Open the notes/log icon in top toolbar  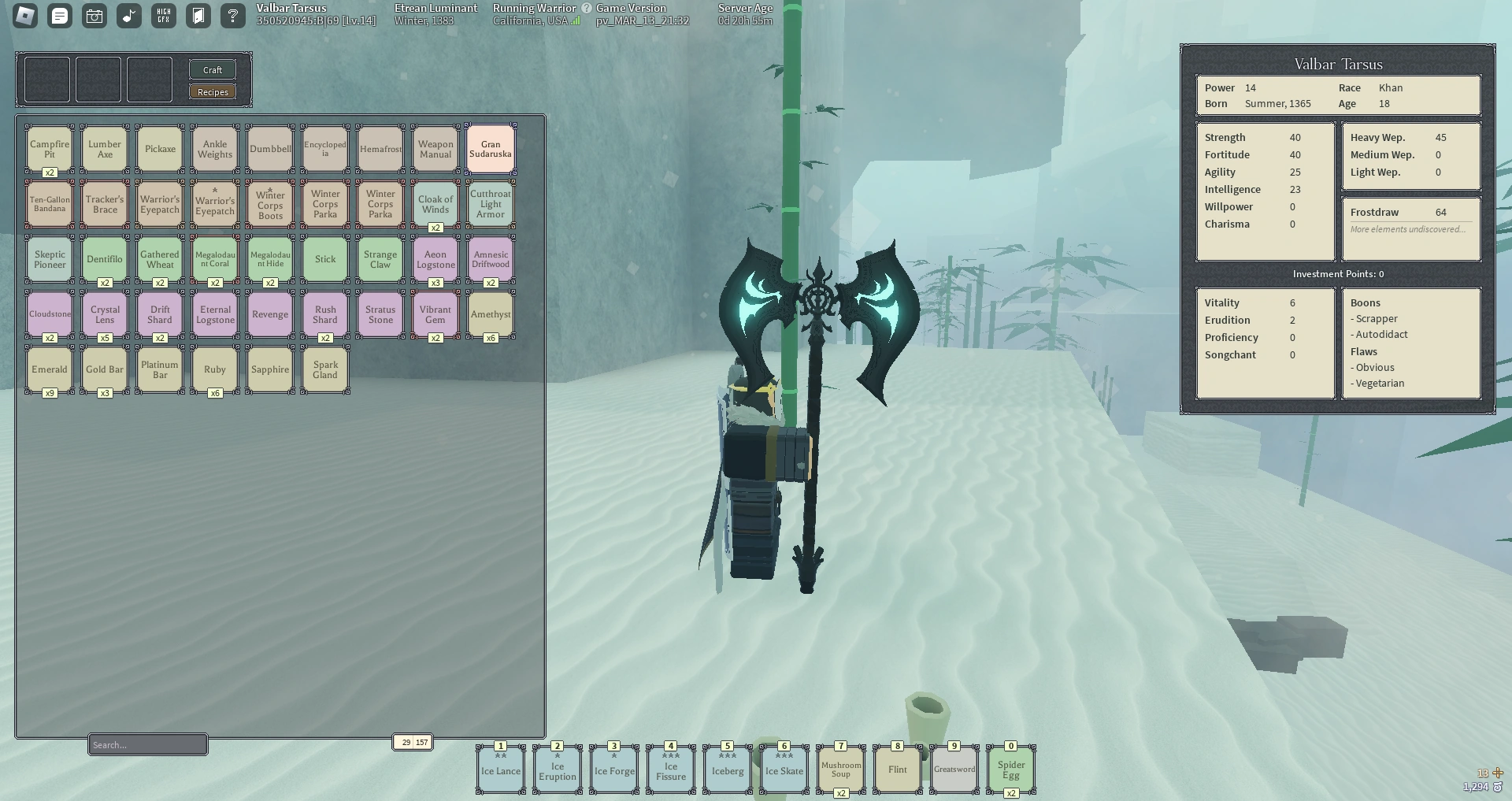coord(59,16)
